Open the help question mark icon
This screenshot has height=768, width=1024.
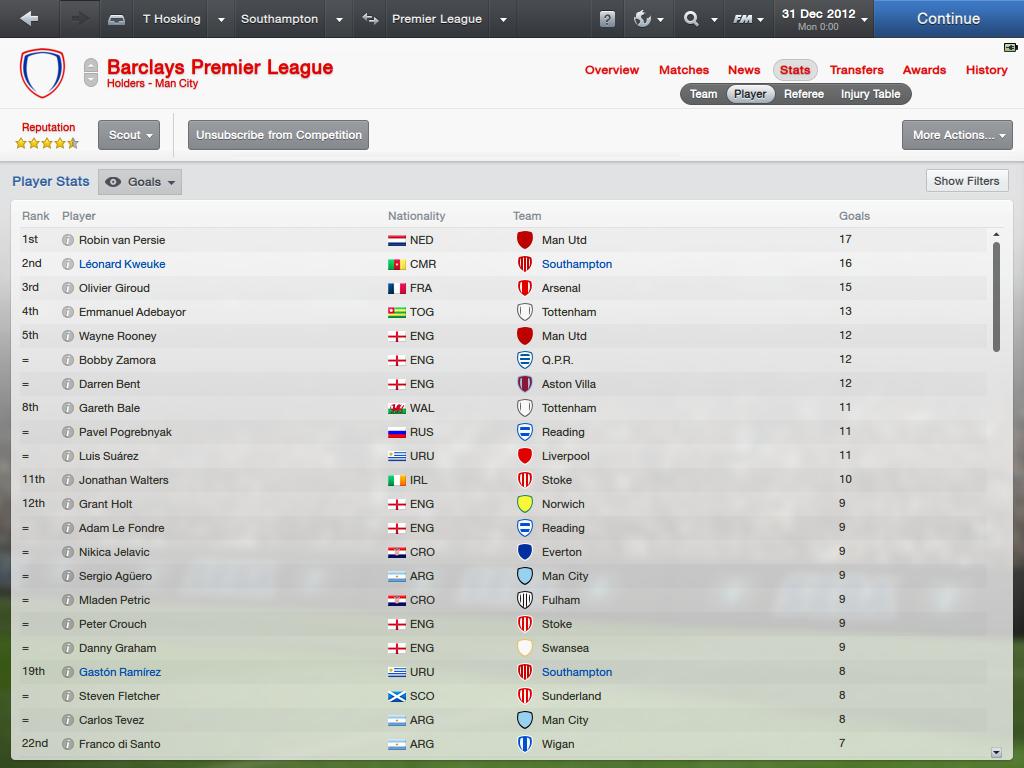[x=607, y=19]
